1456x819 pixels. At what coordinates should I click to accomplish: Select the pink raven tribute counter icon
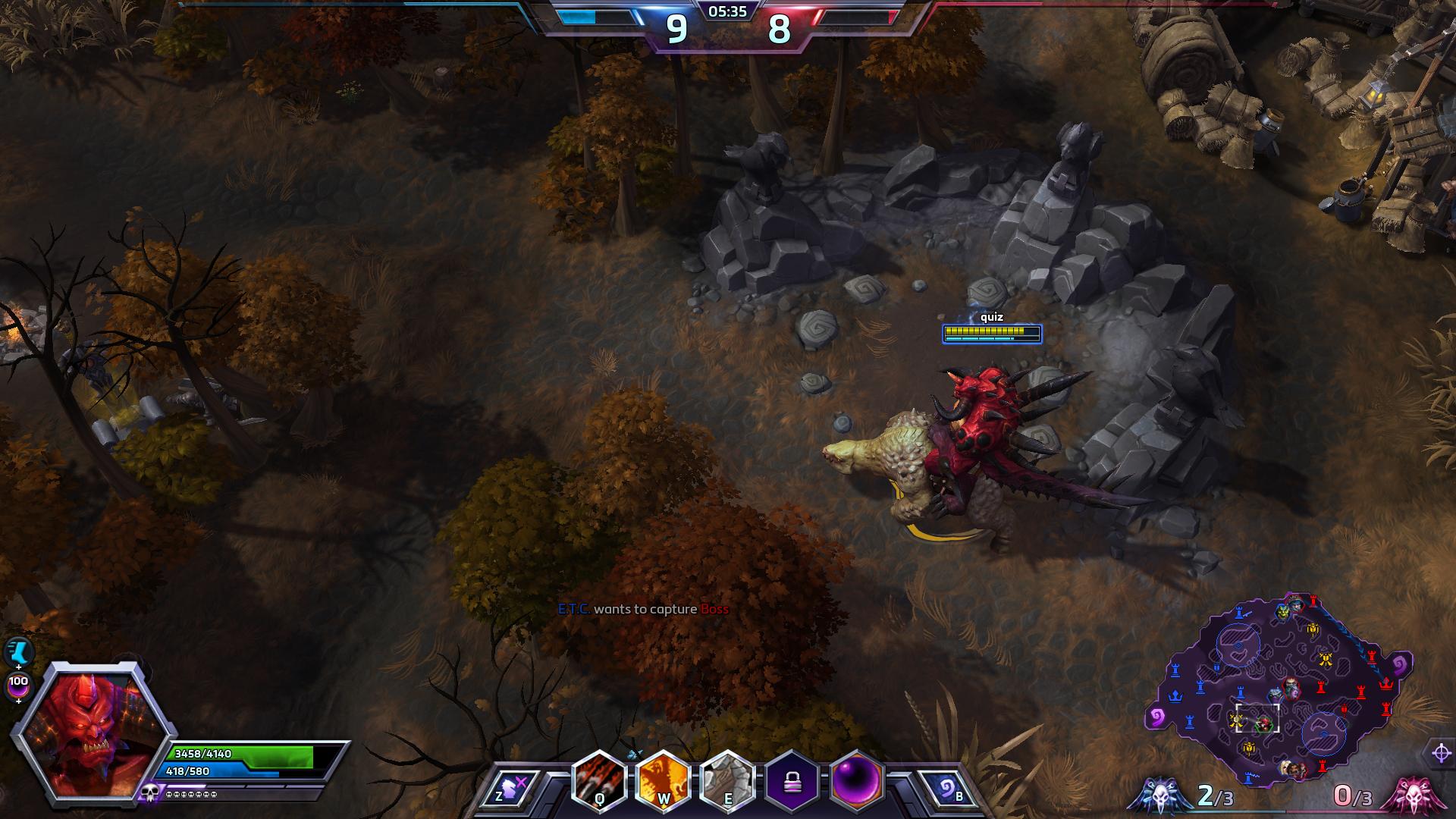coord(1413,796)
